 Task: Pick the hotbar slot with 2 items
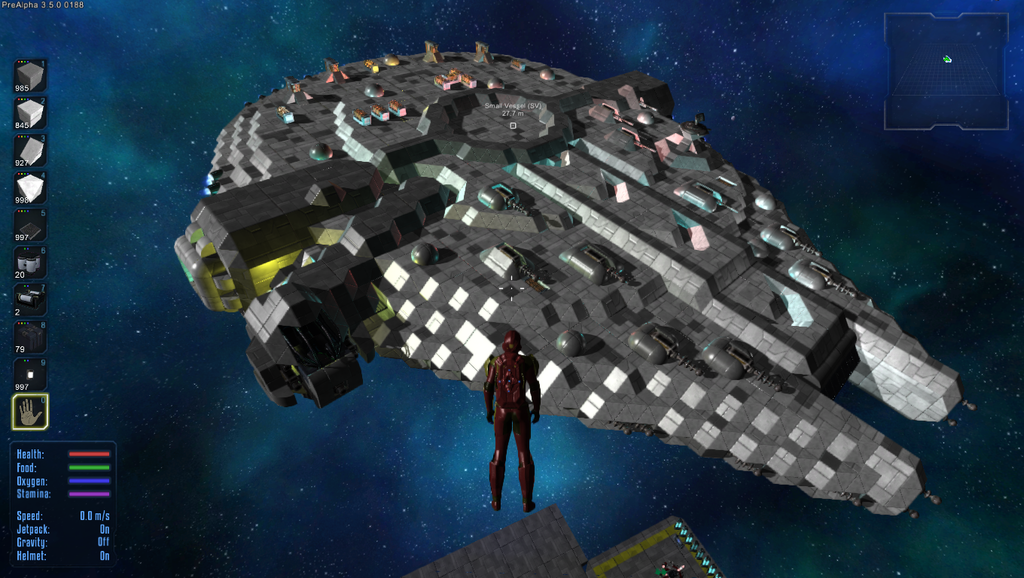pyautogui.click(x=30, y=300)
